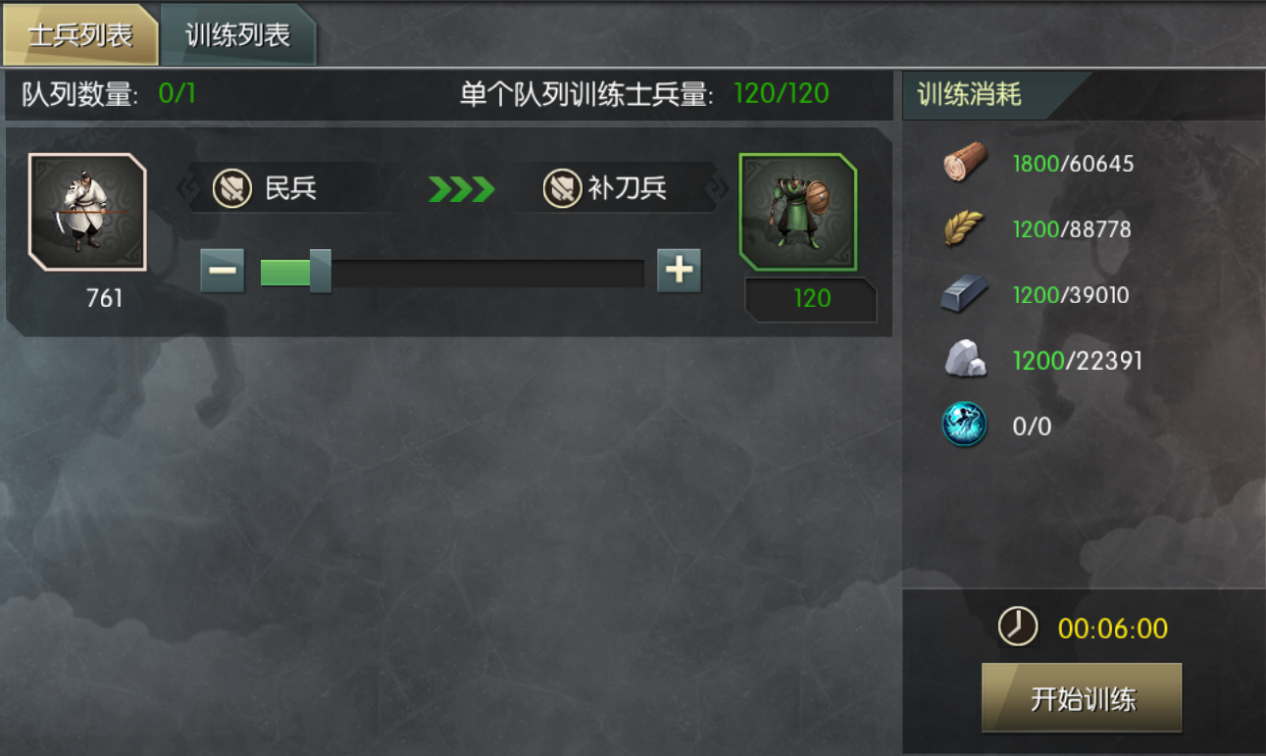Click the blue orb resource icon
This screenshot has height=756, width=1266.
pos(965,426)
